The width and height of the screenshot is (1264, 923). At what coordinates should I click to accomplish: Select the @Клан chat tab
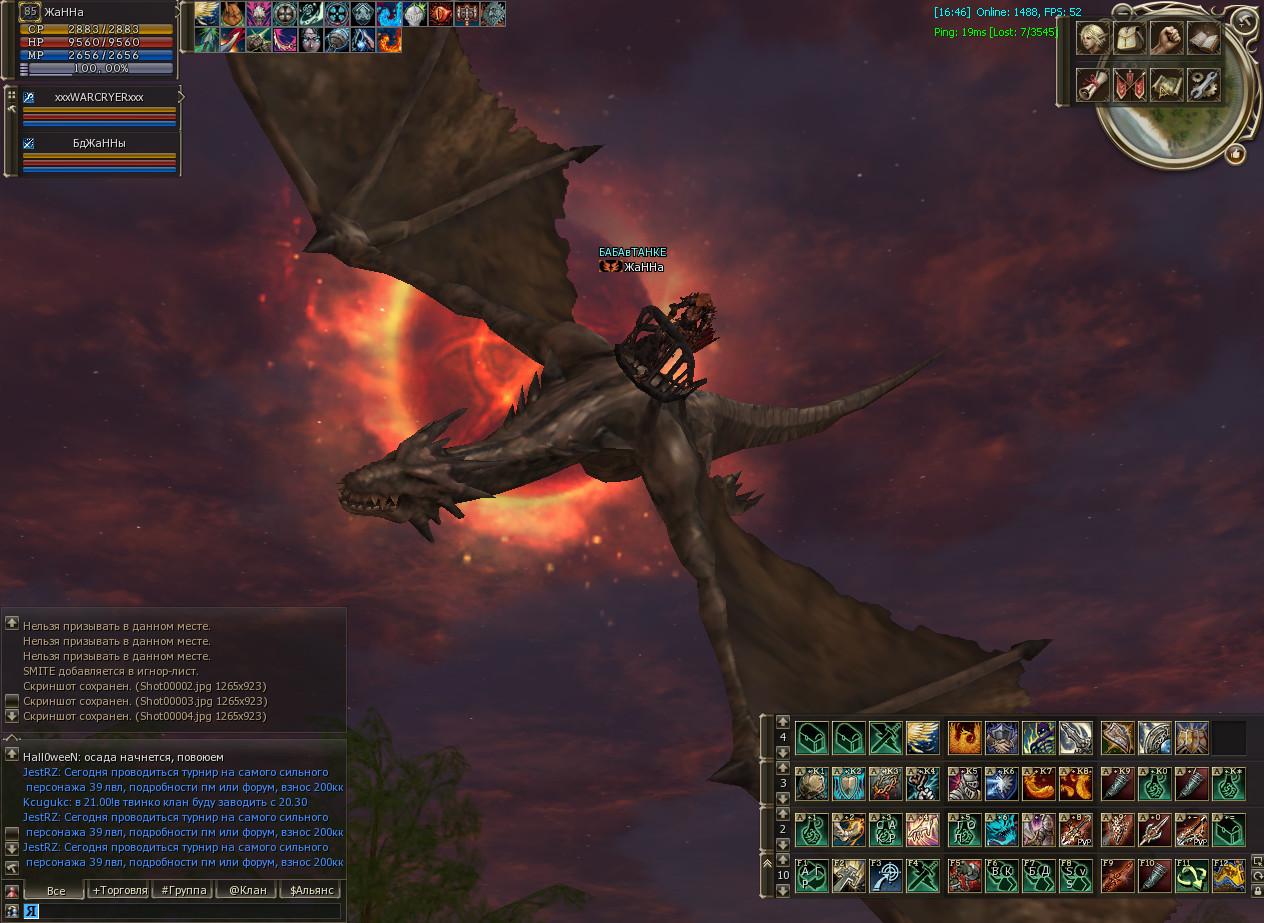[247, 890]
